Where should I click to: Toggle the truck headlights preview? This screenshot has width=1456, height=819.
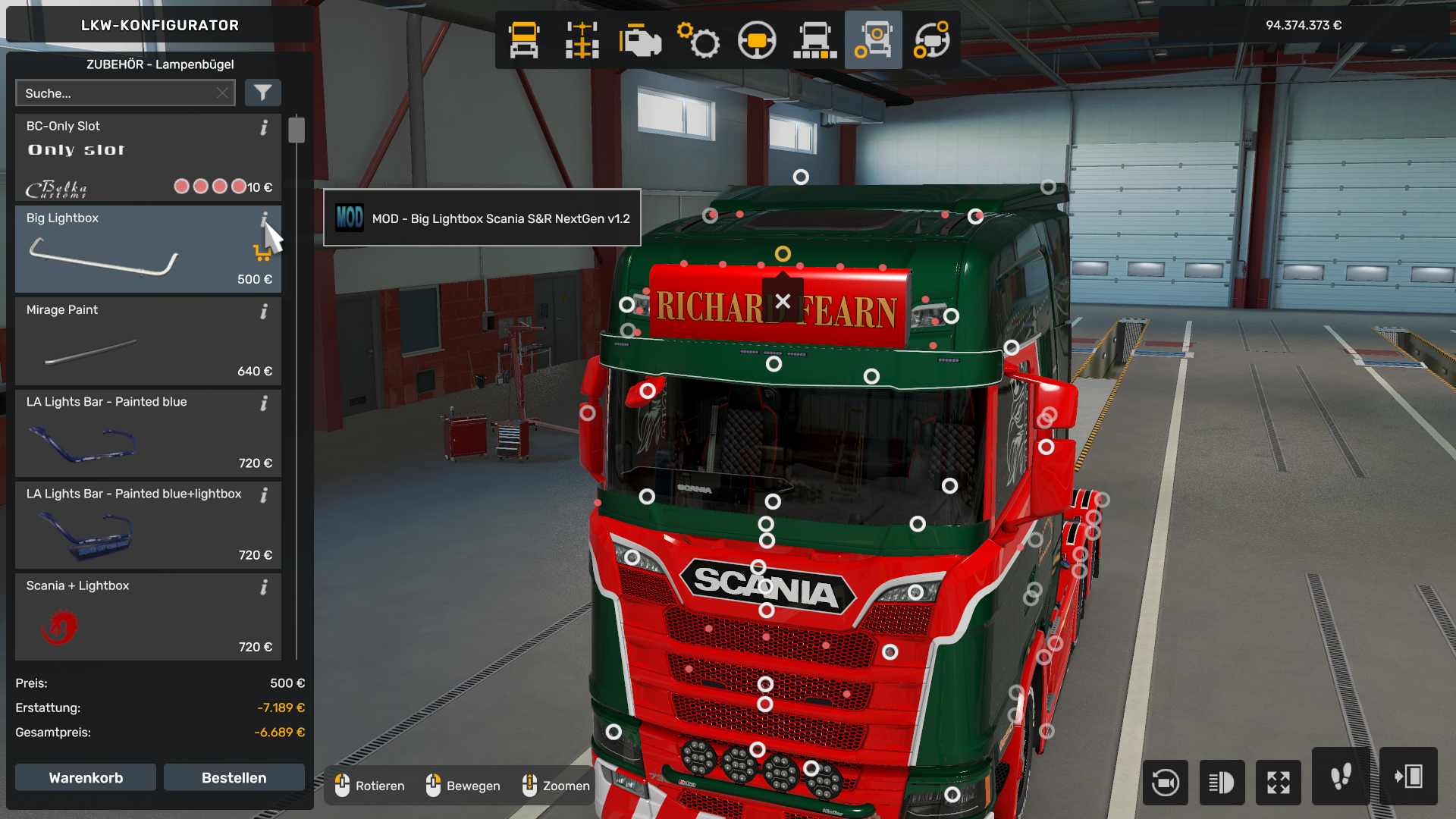[1222, 782]
